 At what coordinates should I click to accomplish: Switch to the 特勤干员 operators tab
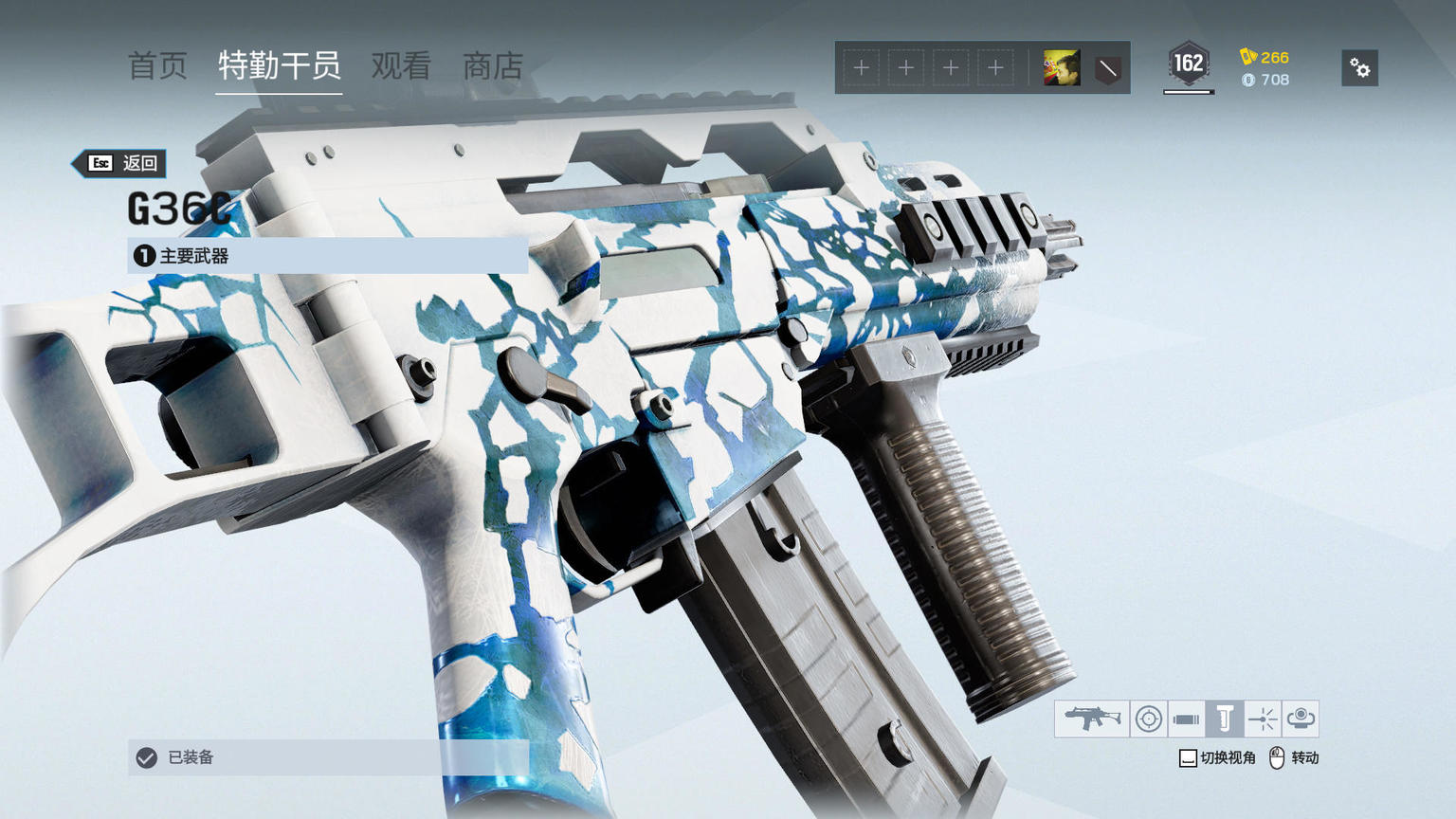(279, 66)
